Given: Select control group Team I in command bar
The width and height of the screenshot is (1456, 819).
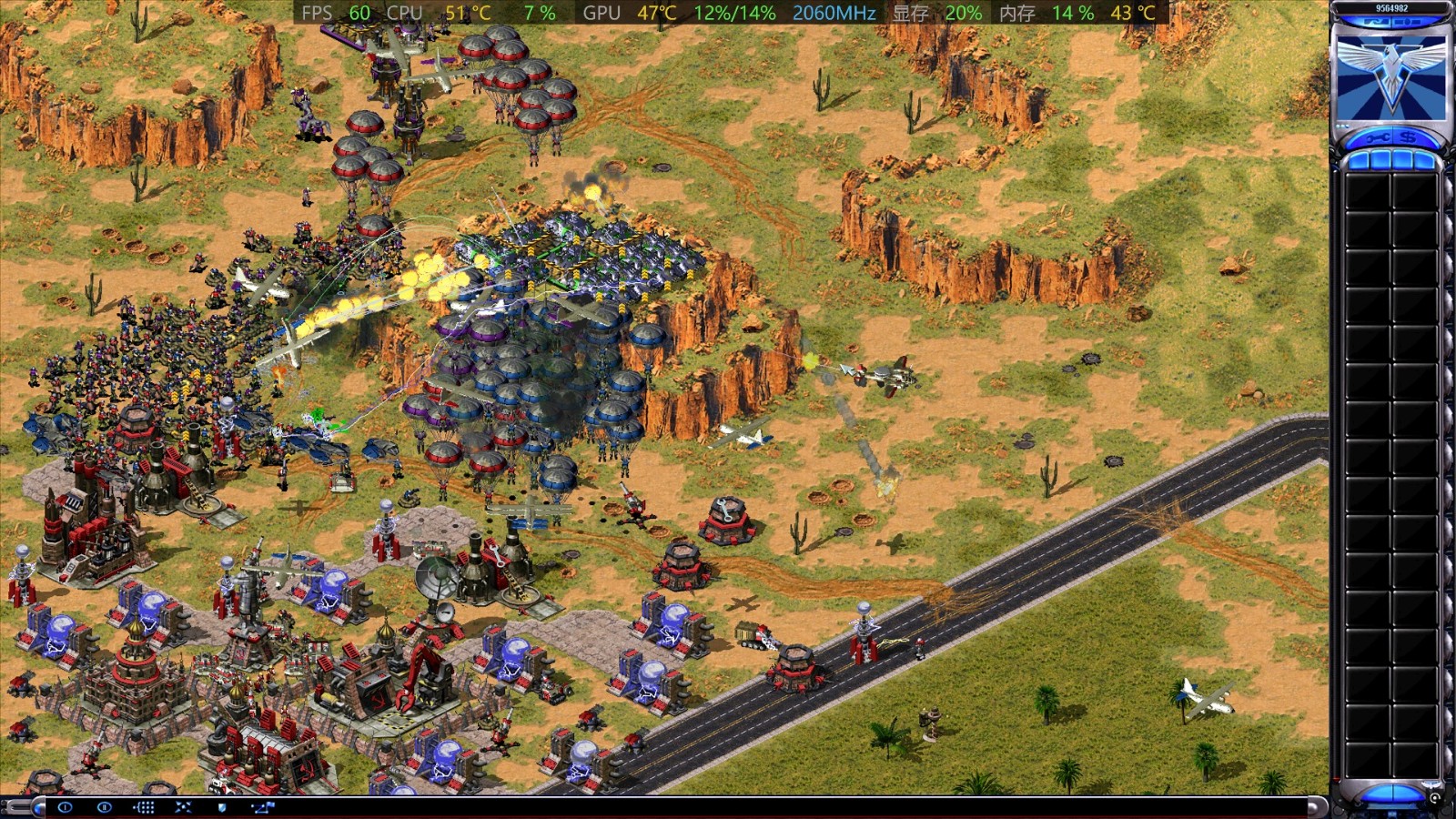Looking at the screenshot, I should coord(65,807).
